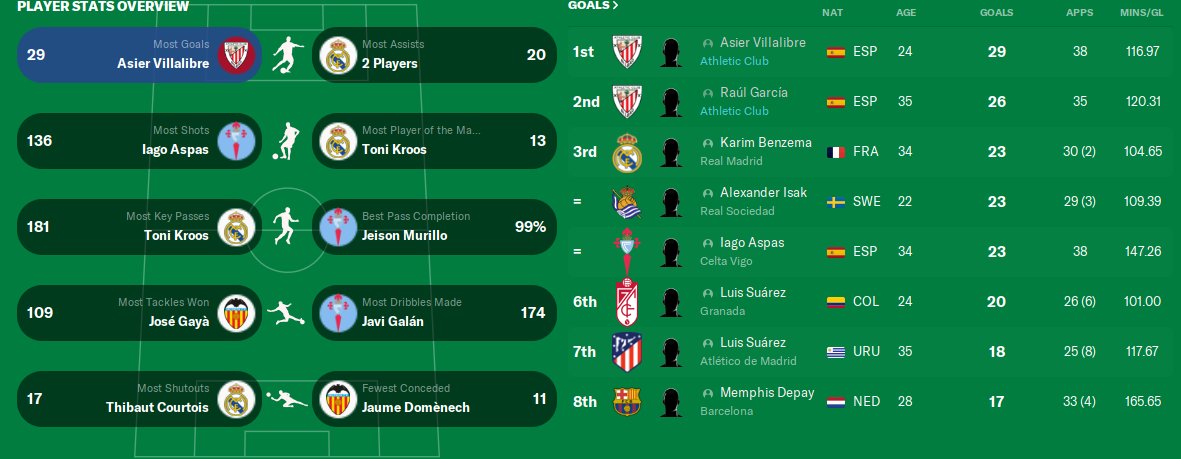Open Raúl García's player profile

pos(753,93)
